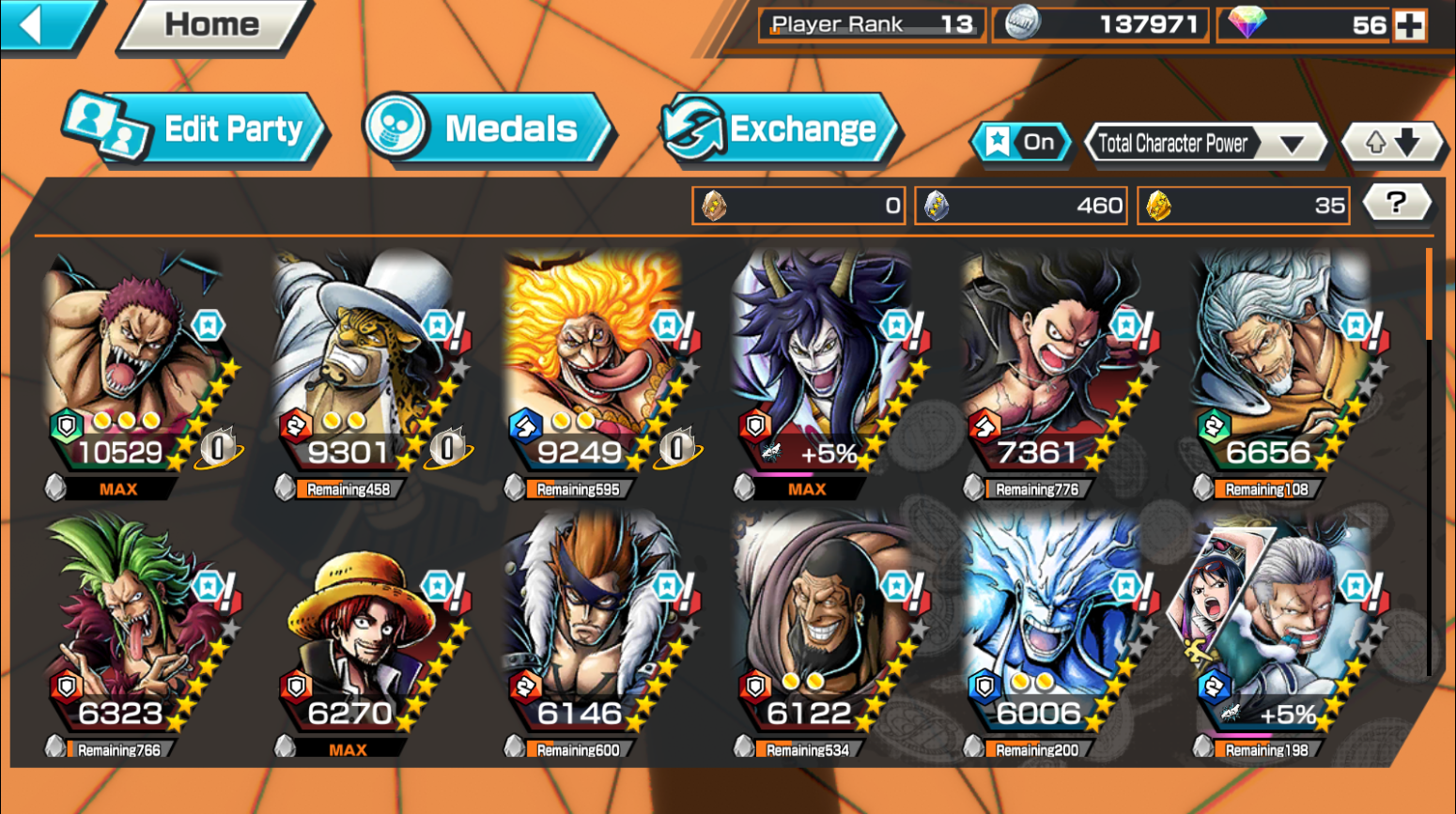The width and height of the screenshot is (1456, 814).
Task: Click the Remaining458 progress bar on Lucci
Action: 346,488
